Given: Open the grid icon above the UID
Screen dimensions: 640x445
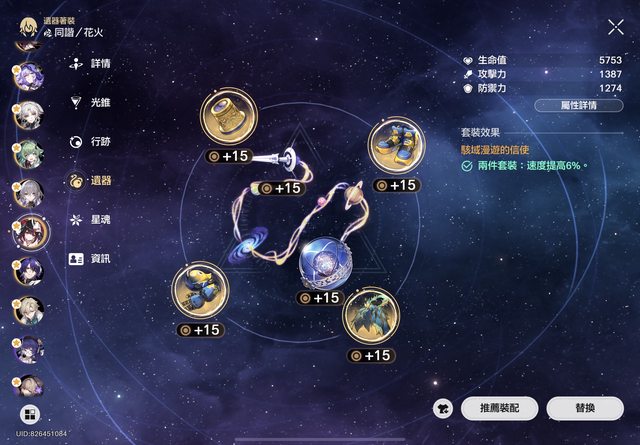Looking at the screenshot, I should coord(28,415).
